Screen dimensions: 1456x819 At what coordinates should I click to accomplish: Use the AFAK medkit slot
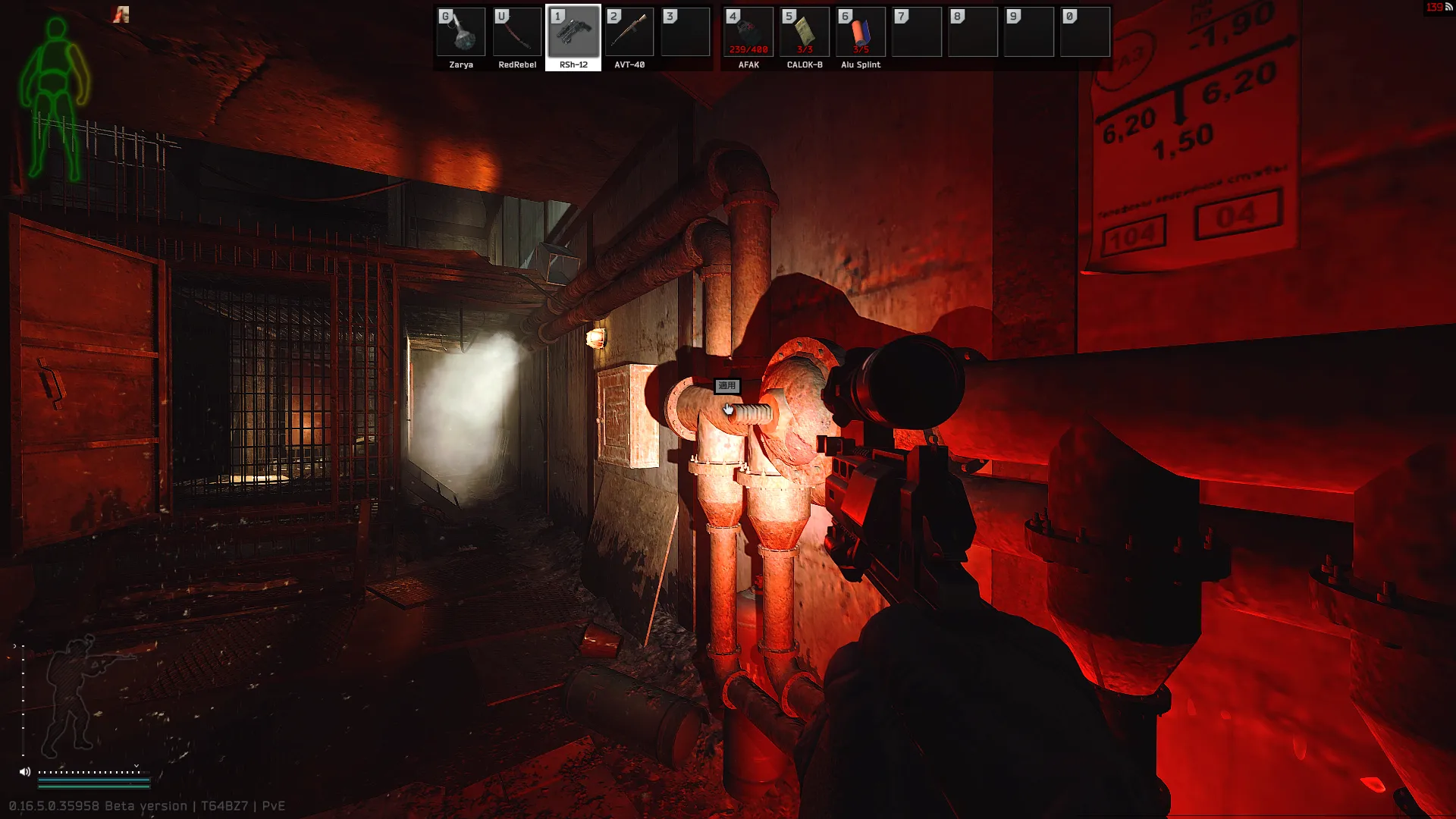748,33
